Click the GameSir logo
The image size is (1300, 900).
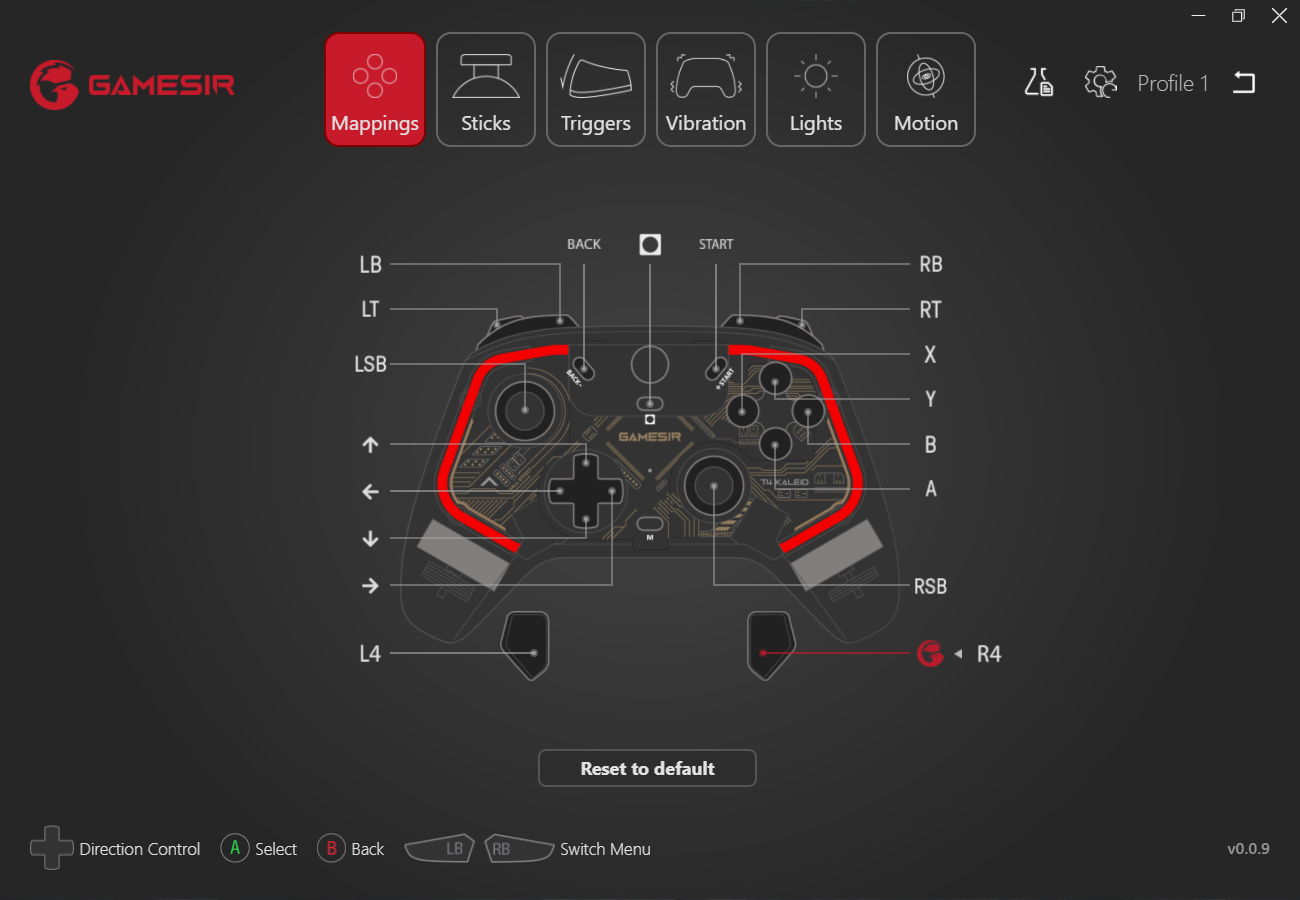[131, 84]
